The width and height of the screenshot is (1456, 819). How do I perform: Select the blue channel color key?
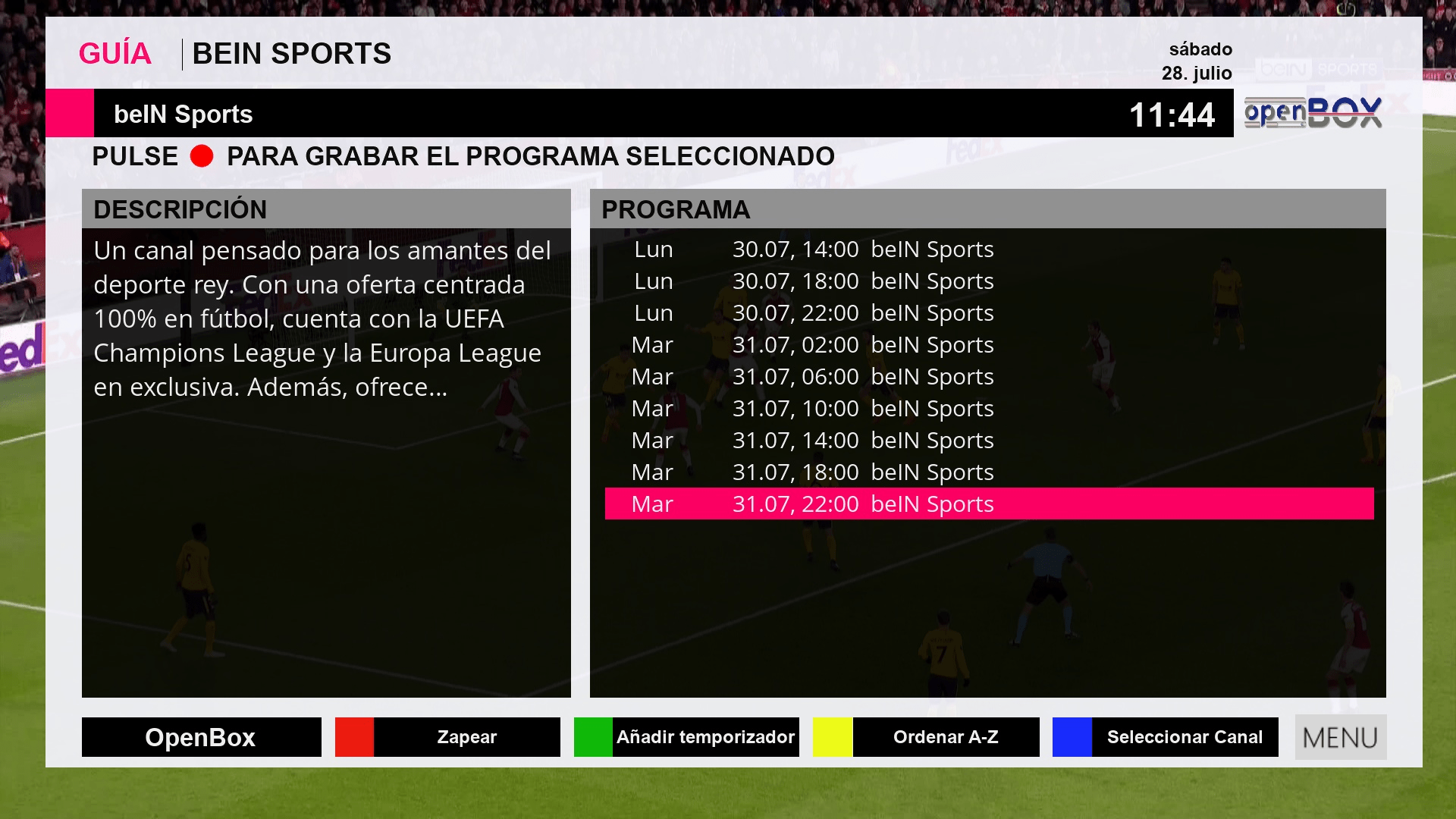(1166, 736)
